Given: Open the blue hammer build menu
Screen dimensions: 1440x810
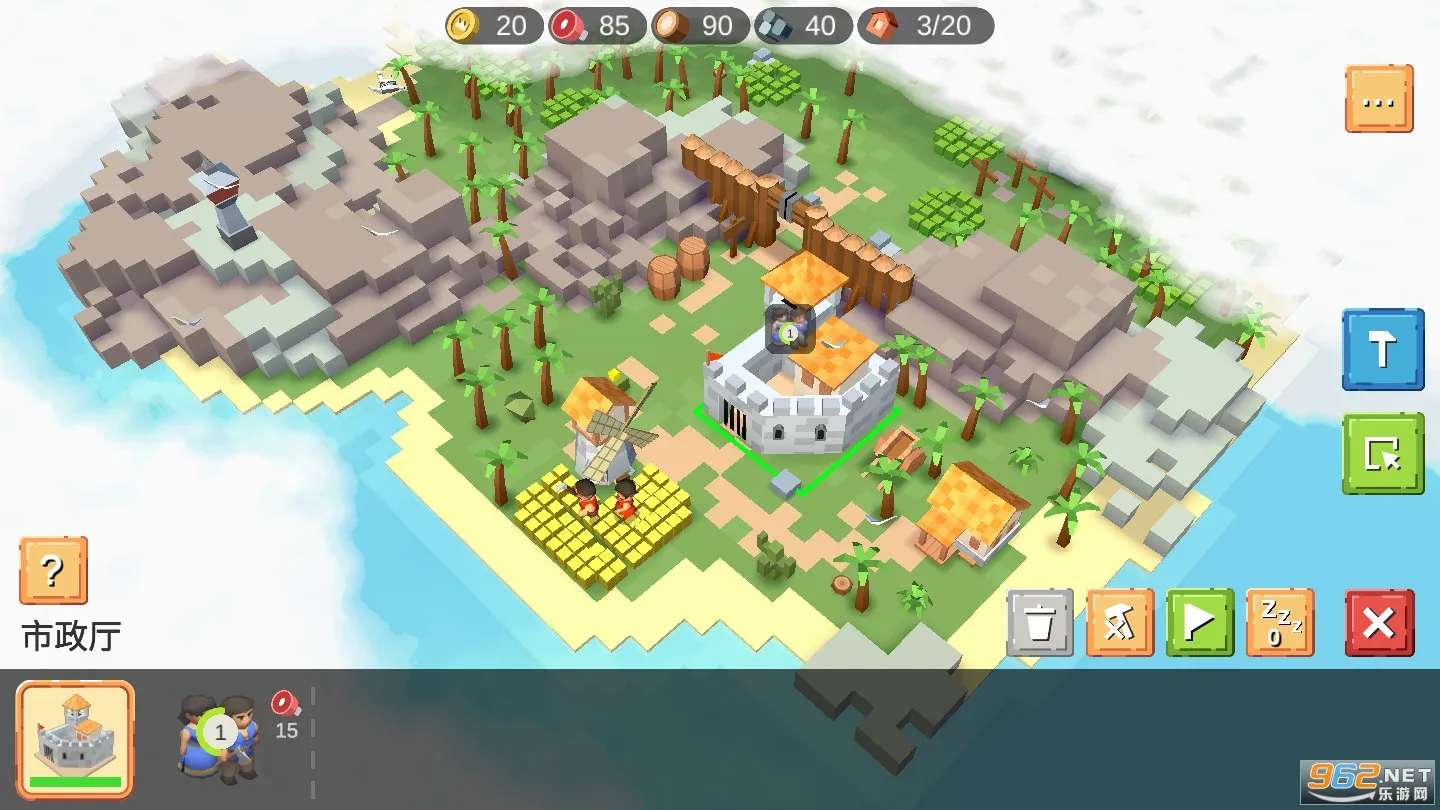Looking at the screenshot, I should coord(1383,350).
